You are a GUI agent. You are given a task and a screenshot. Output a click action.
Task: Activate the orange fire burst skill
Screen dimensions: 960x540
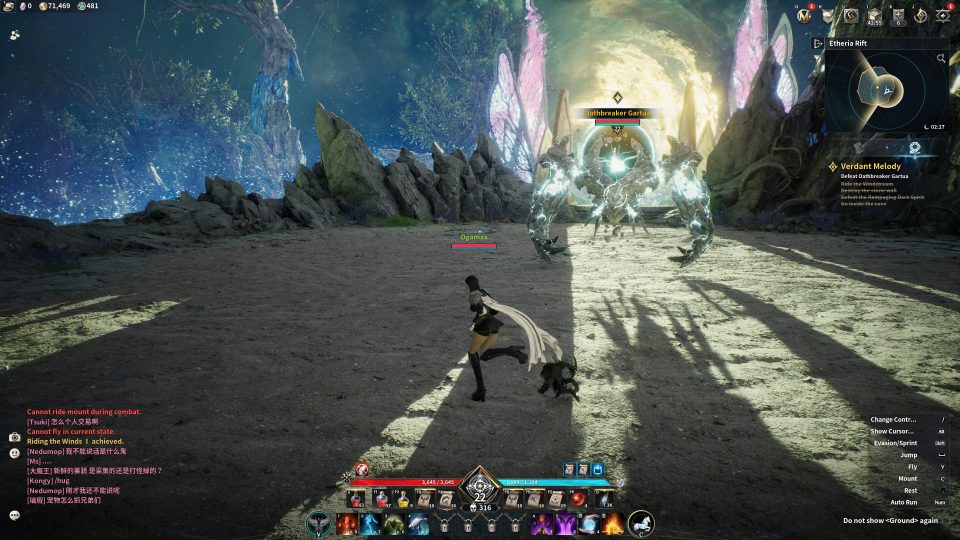pyautogui.click(x=612, y=523)
